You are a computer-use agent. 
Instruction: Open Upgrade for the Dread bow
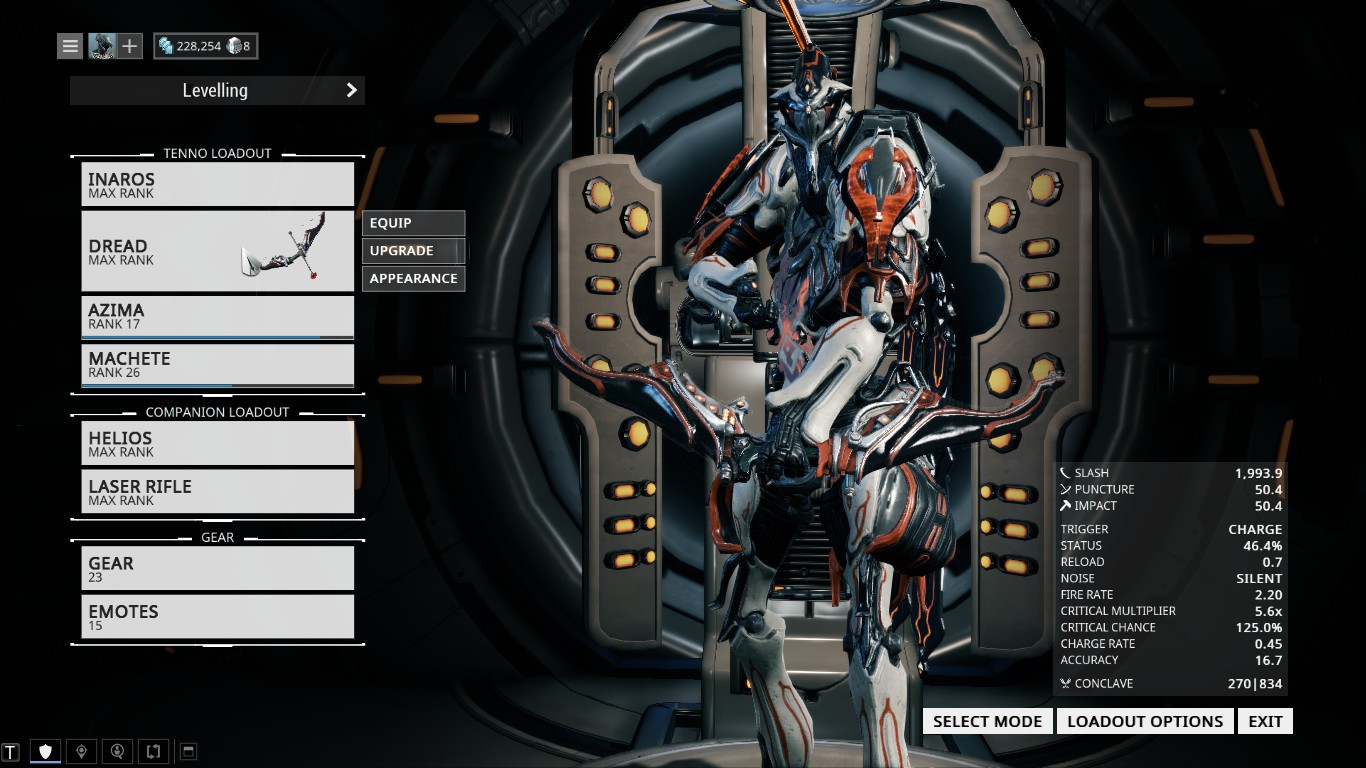point(413,251)
